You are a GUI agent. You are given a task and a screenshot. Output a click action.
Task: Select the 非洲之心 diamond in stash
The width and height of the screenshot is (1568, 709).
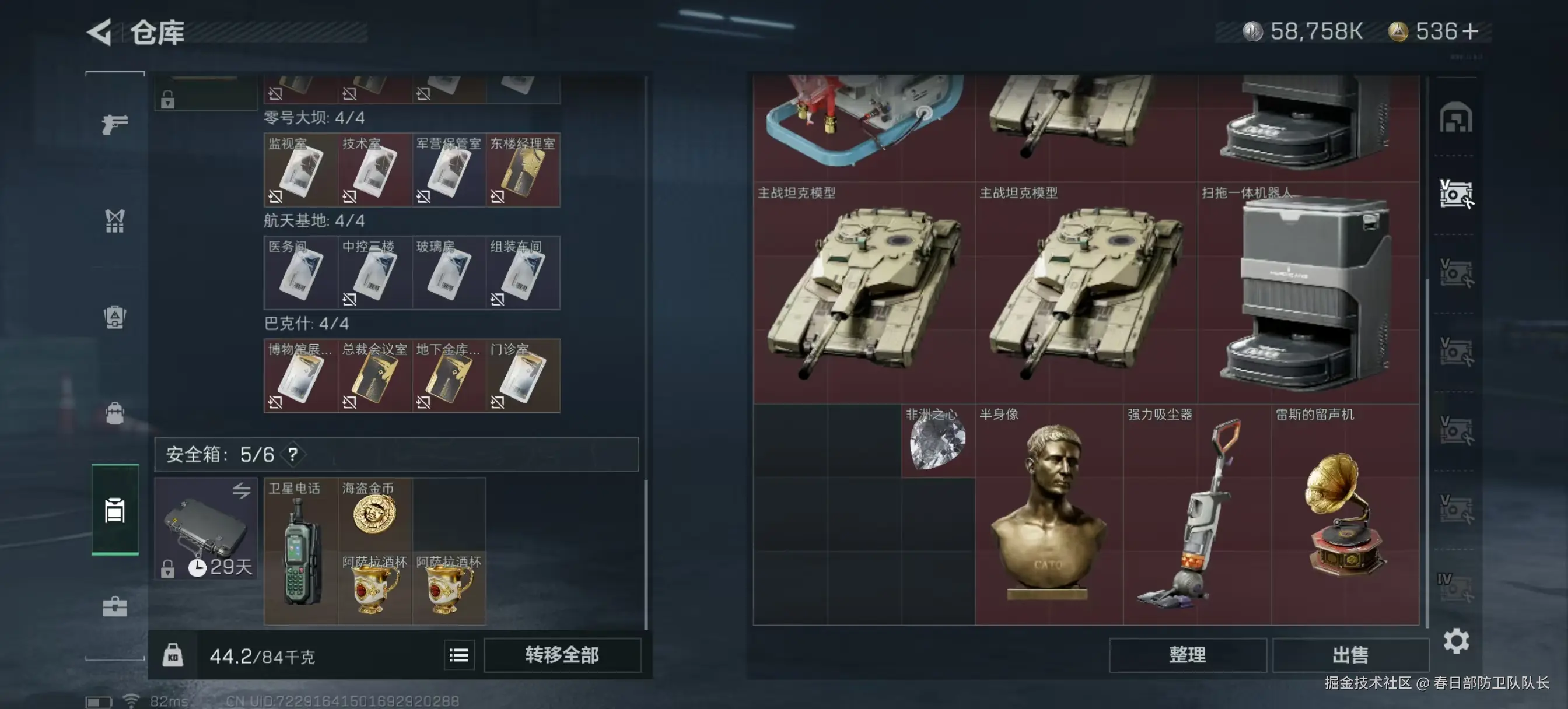click(x=937, y=441)
